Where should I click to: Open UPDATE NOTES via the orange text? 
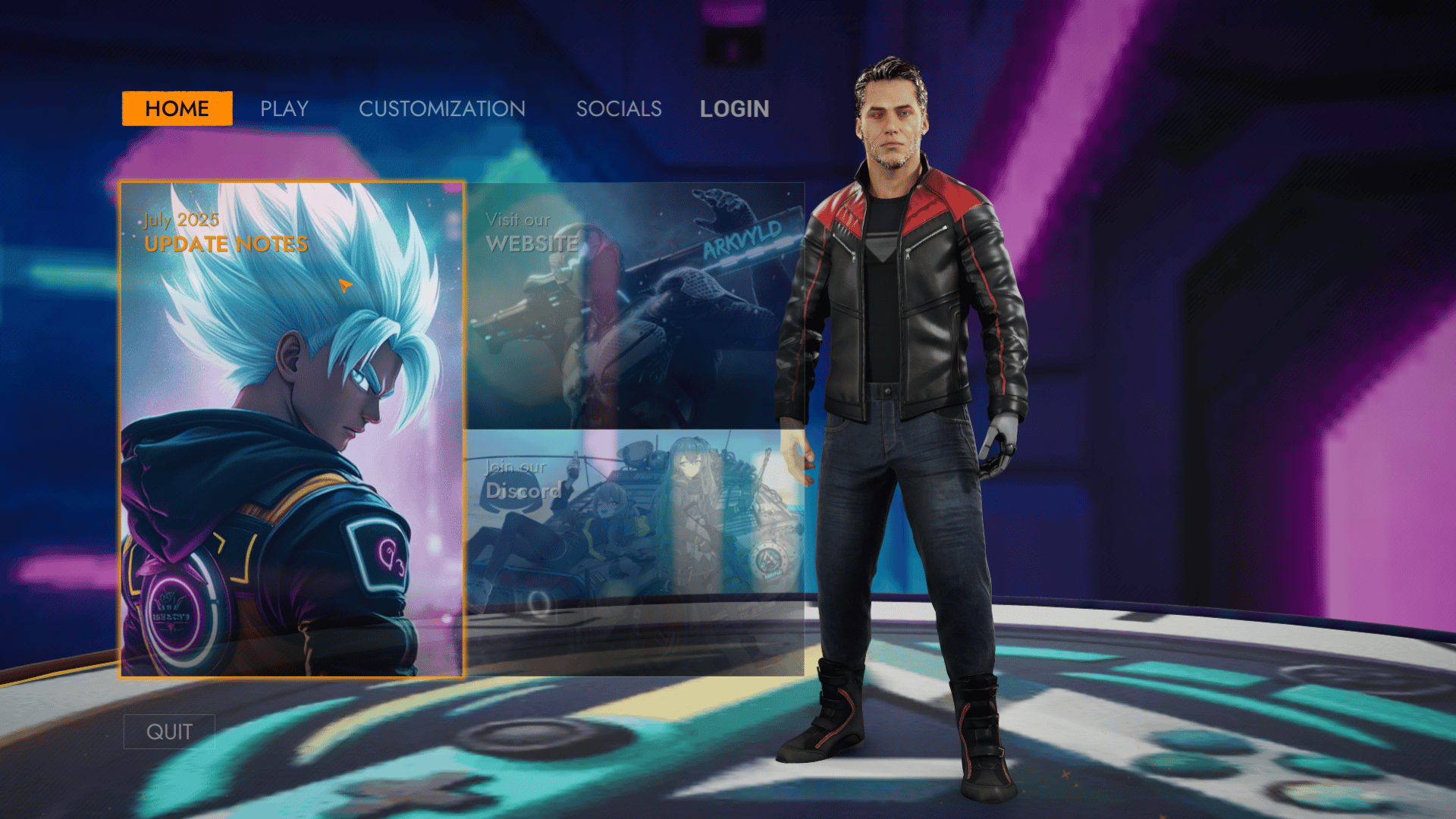[225, 243]
